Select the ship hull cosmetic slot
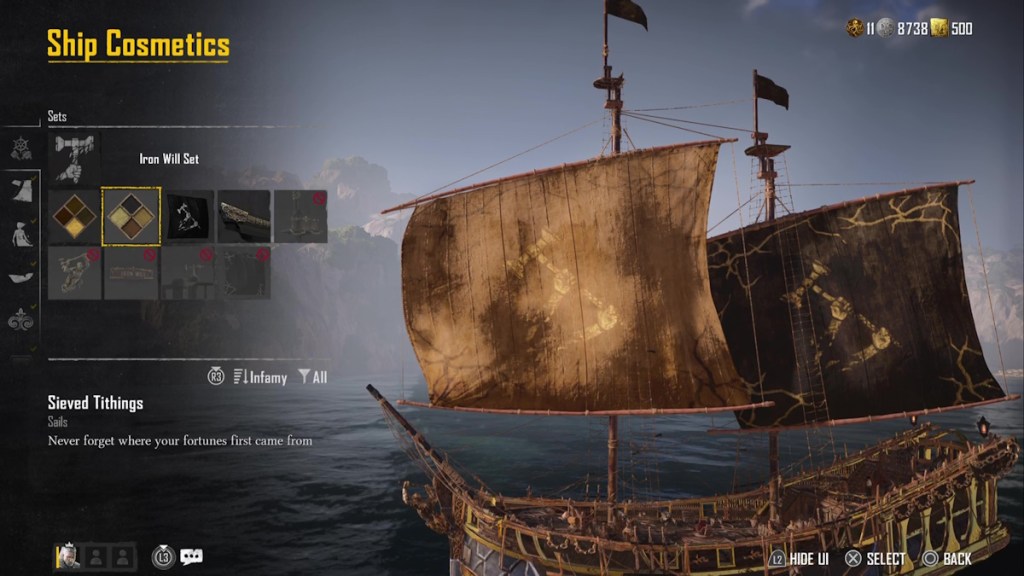The width and height of the screenshot is (1024, 576). coord(244,216)
